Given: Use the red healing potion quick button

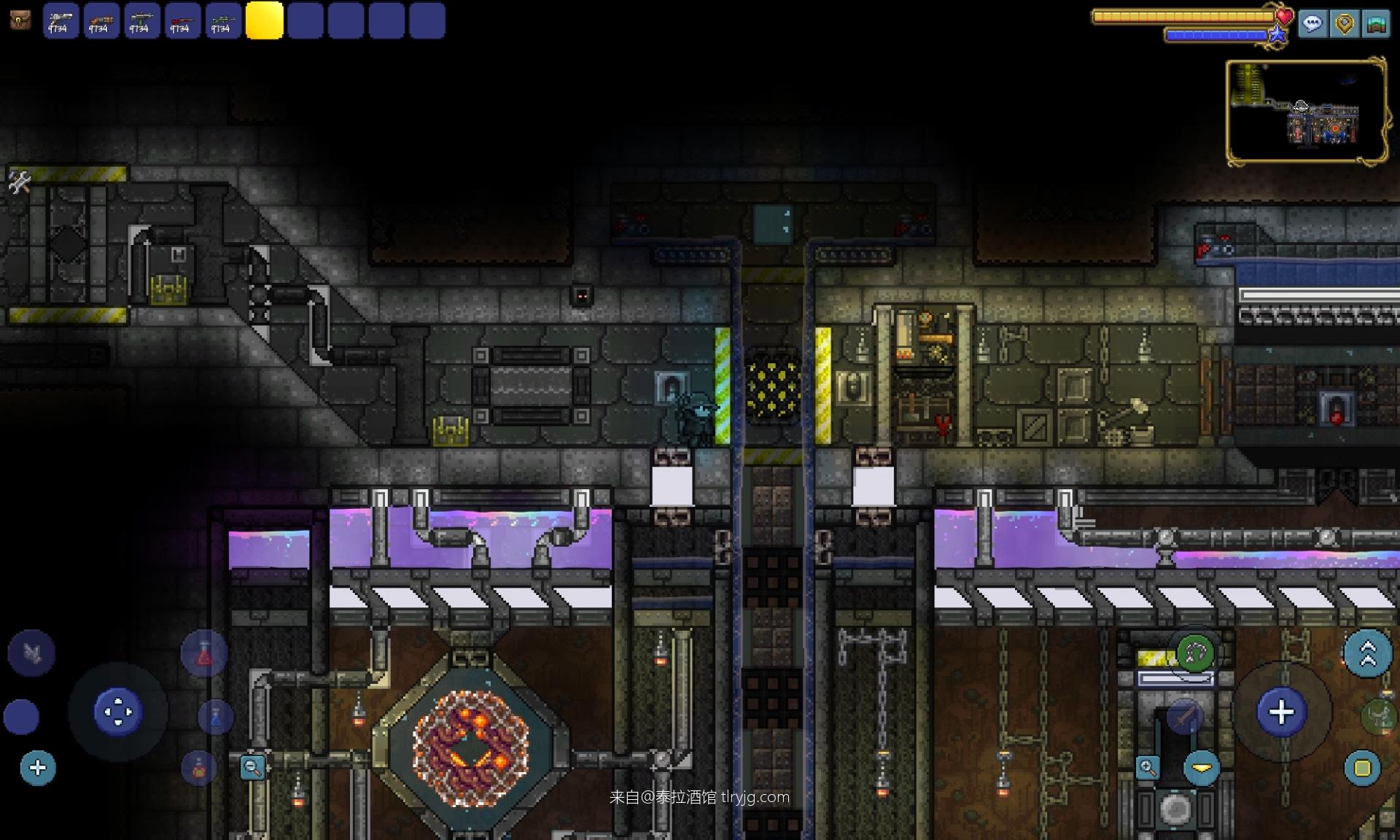Looking at the screenshot, I should pos(204,654).
